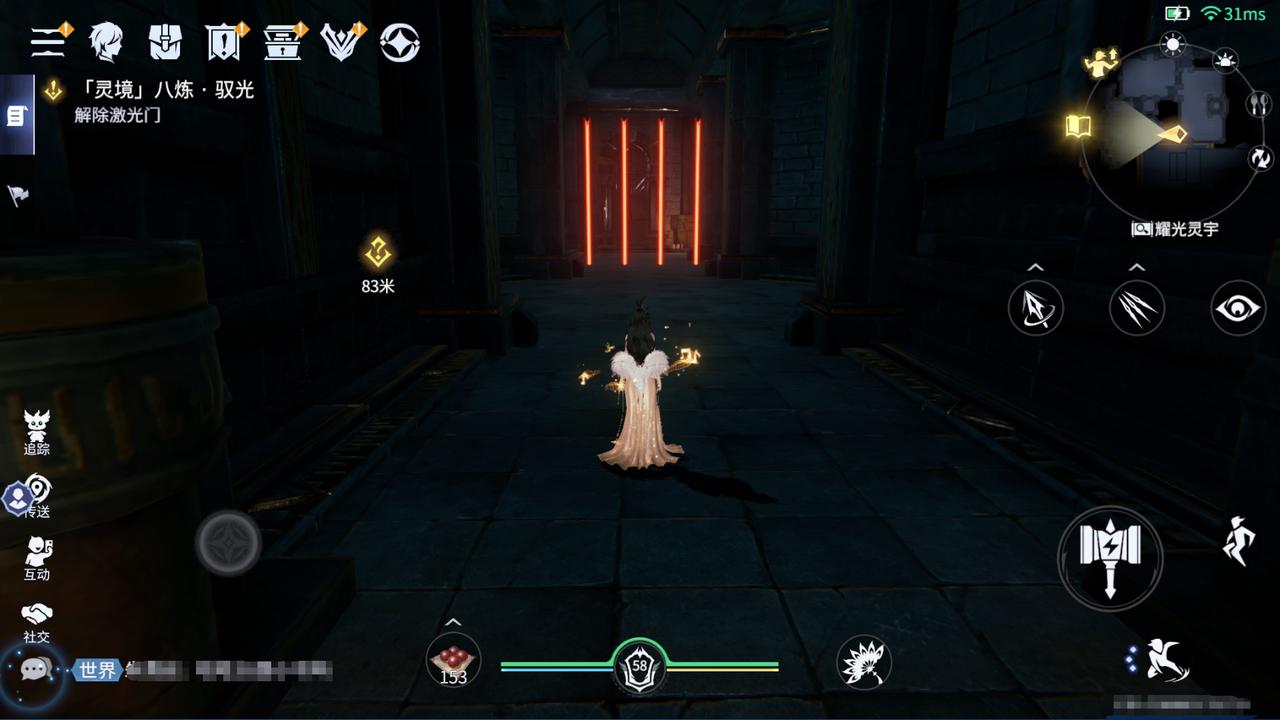Open the 互动 interaction menu
Viewport: 1280px width, 720px height.
[37, 558]
